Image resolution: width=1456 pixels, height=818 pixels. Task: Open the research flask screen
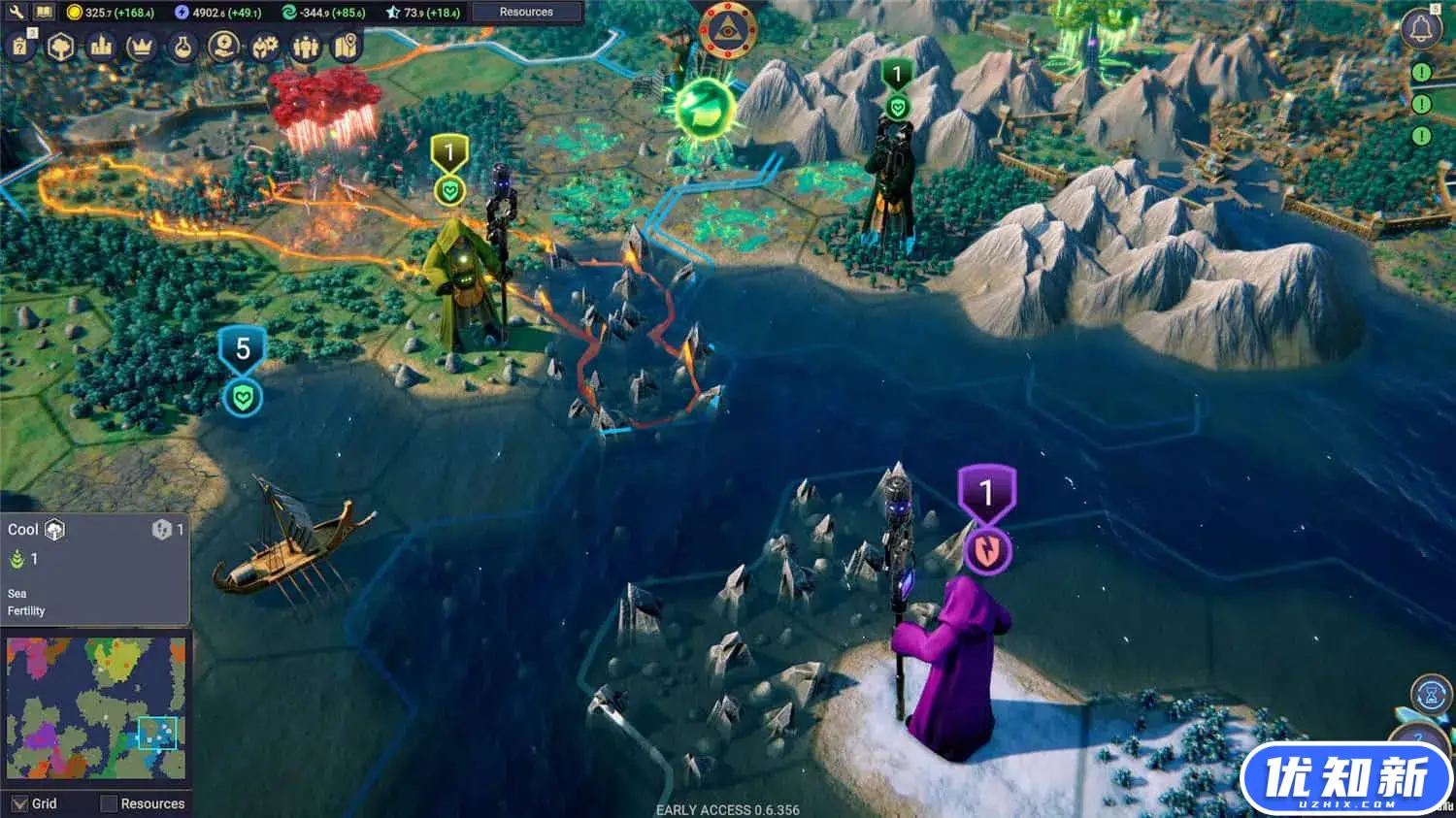click(182, 47)
